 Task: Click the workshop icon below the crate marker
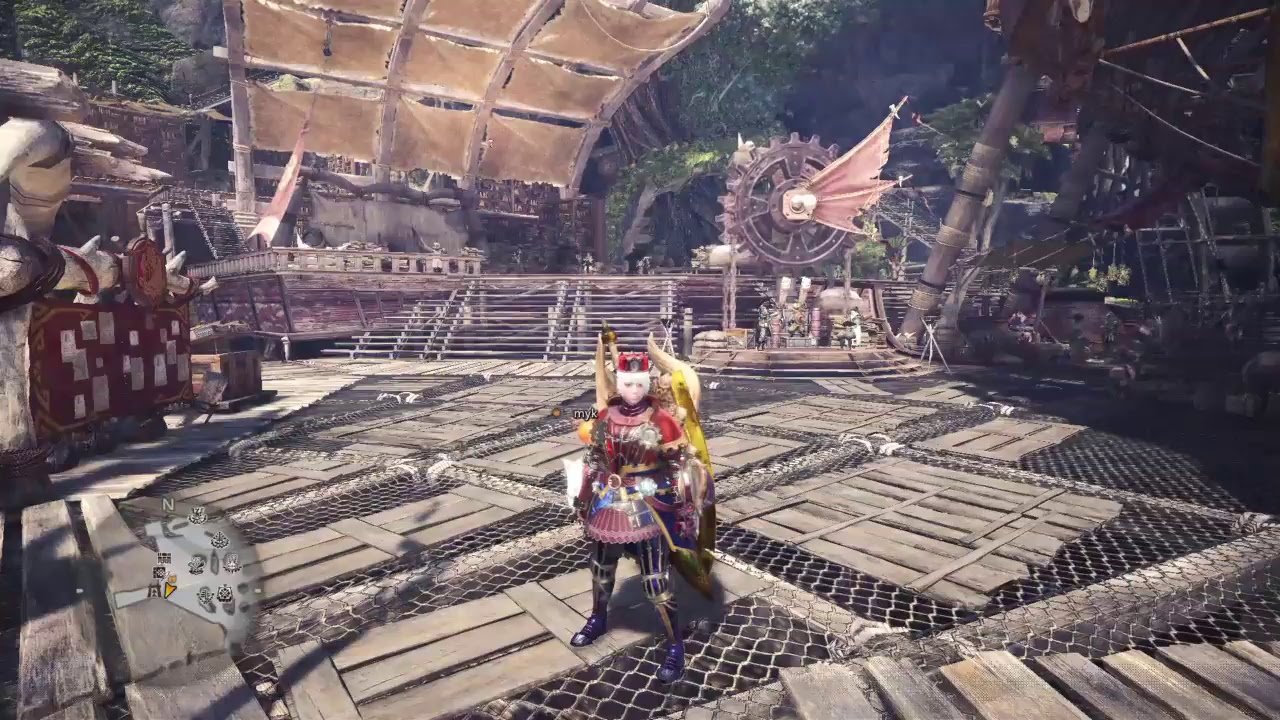pos(160,572)
